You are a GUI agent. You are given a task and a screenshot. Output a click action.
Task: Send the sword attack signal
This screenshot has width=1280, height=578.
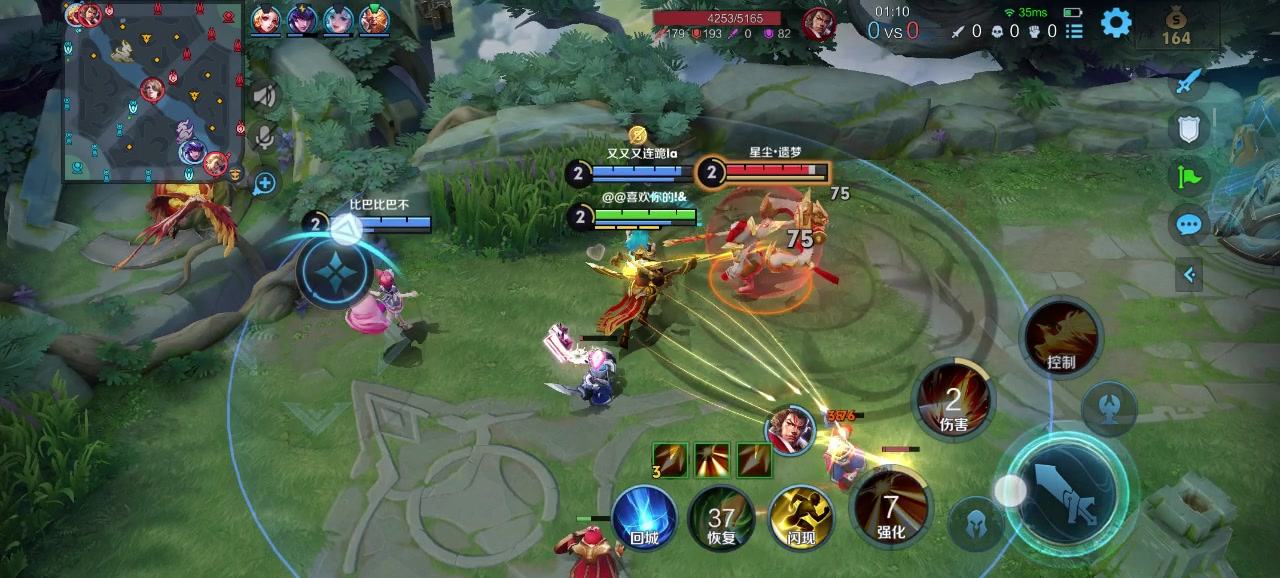click(x=1188, y=82)
